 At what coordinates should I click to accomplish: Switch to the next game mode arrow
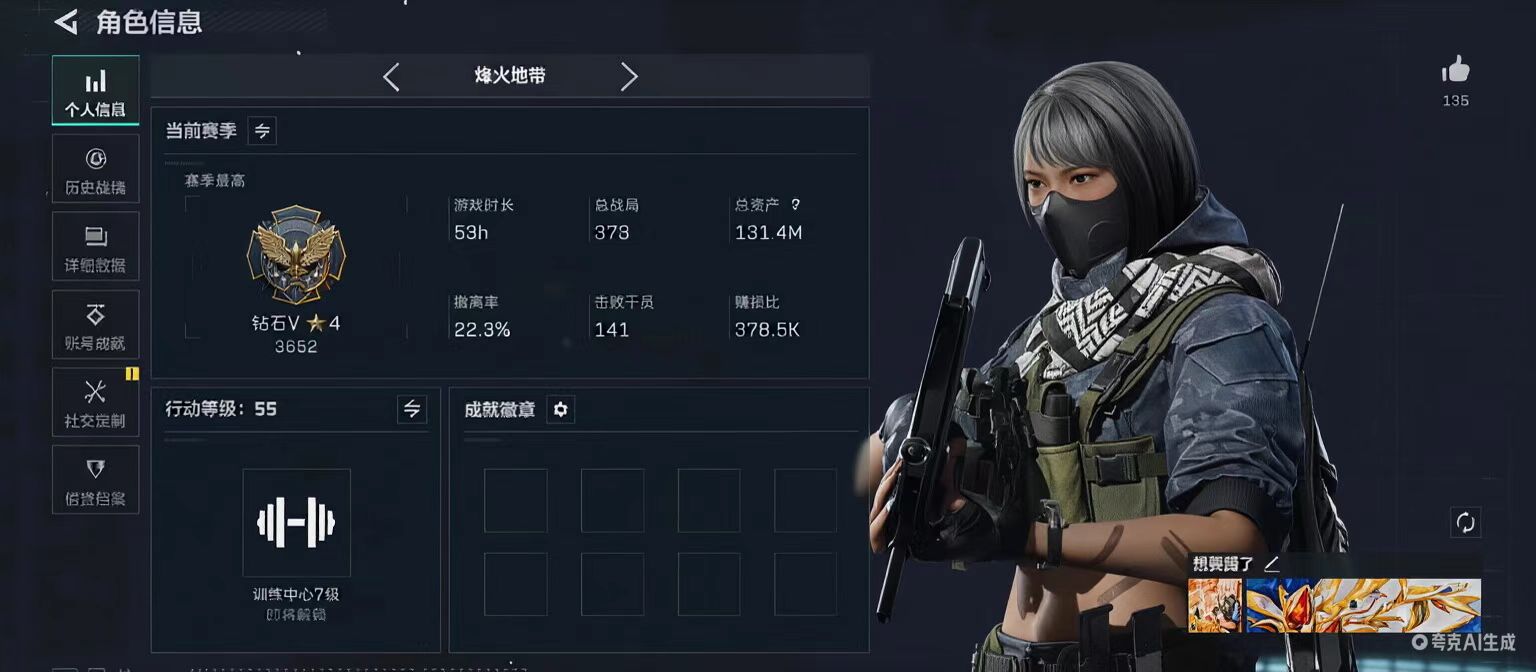[628, 77]
